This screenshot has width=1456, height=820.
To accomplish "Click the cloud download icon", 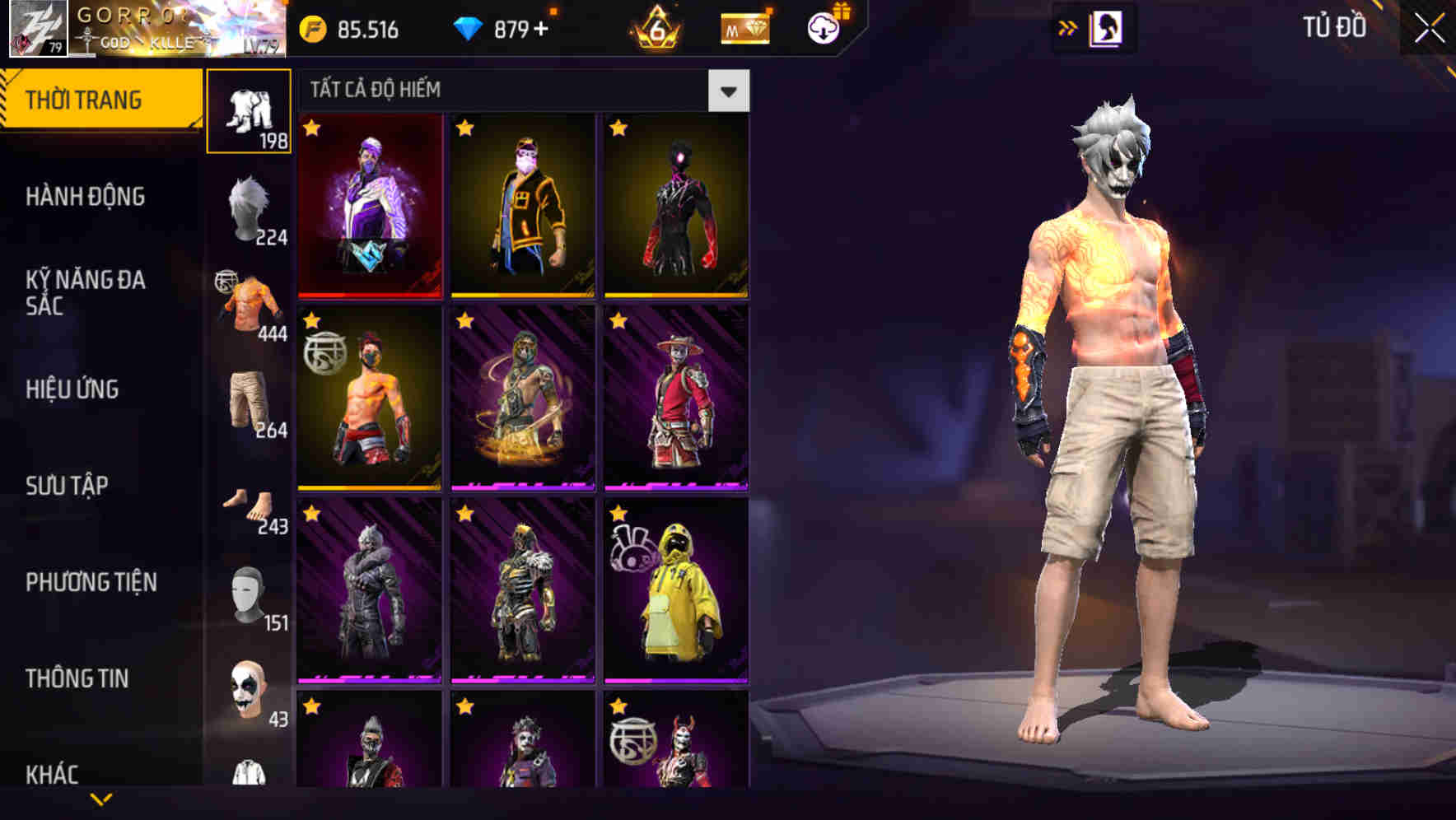I will [x=822, y=27].
